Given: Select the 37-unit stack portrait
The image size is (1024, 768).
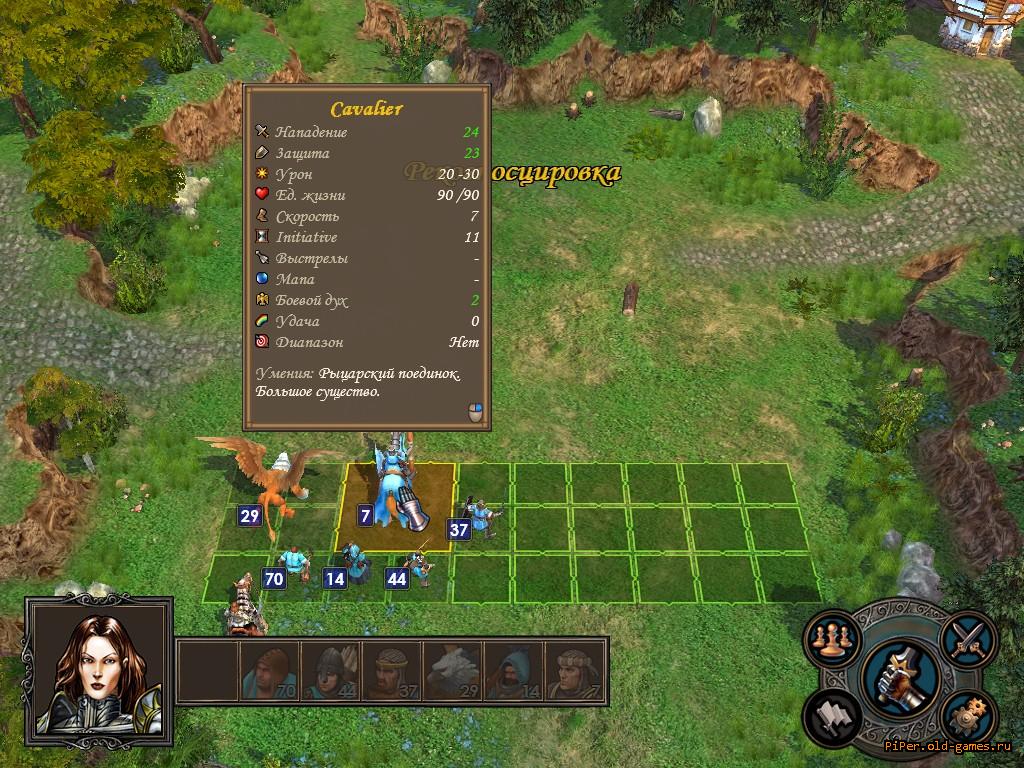Looking at the screenshot, I should (391, 670).
